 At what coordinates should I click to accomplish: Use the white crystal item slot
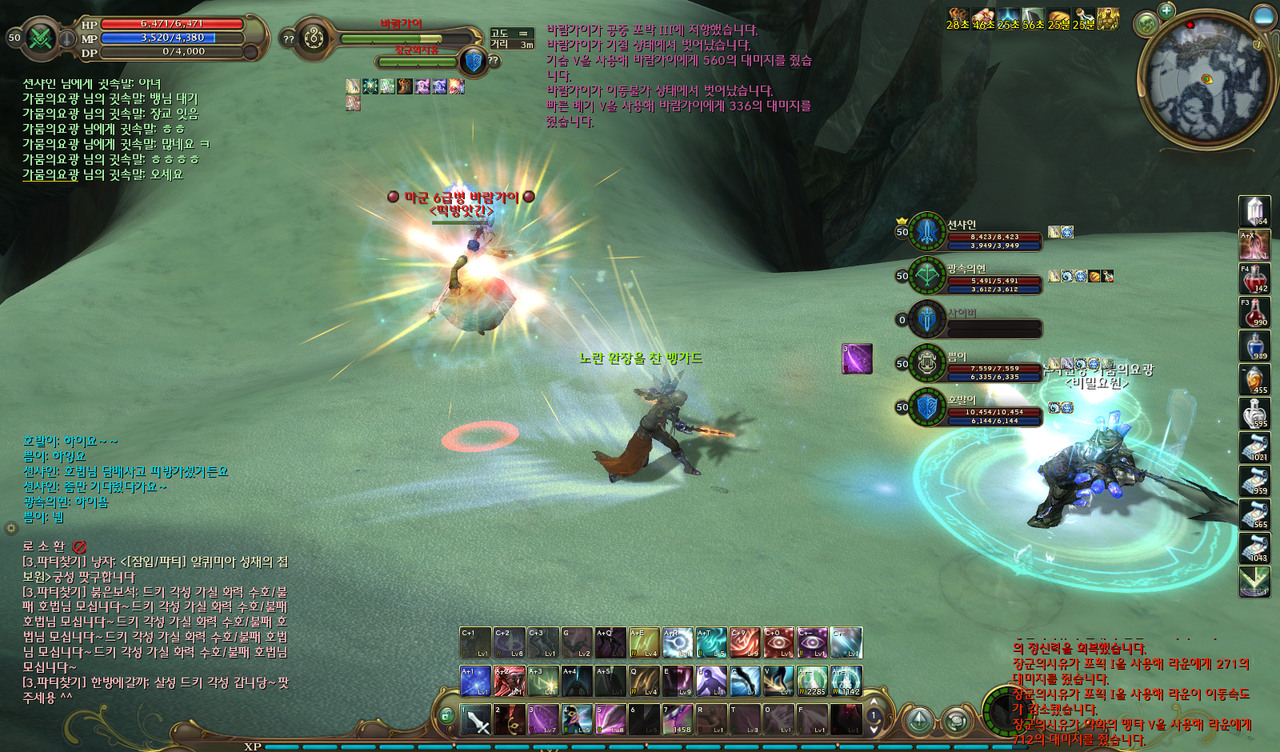coord(1254,211)
